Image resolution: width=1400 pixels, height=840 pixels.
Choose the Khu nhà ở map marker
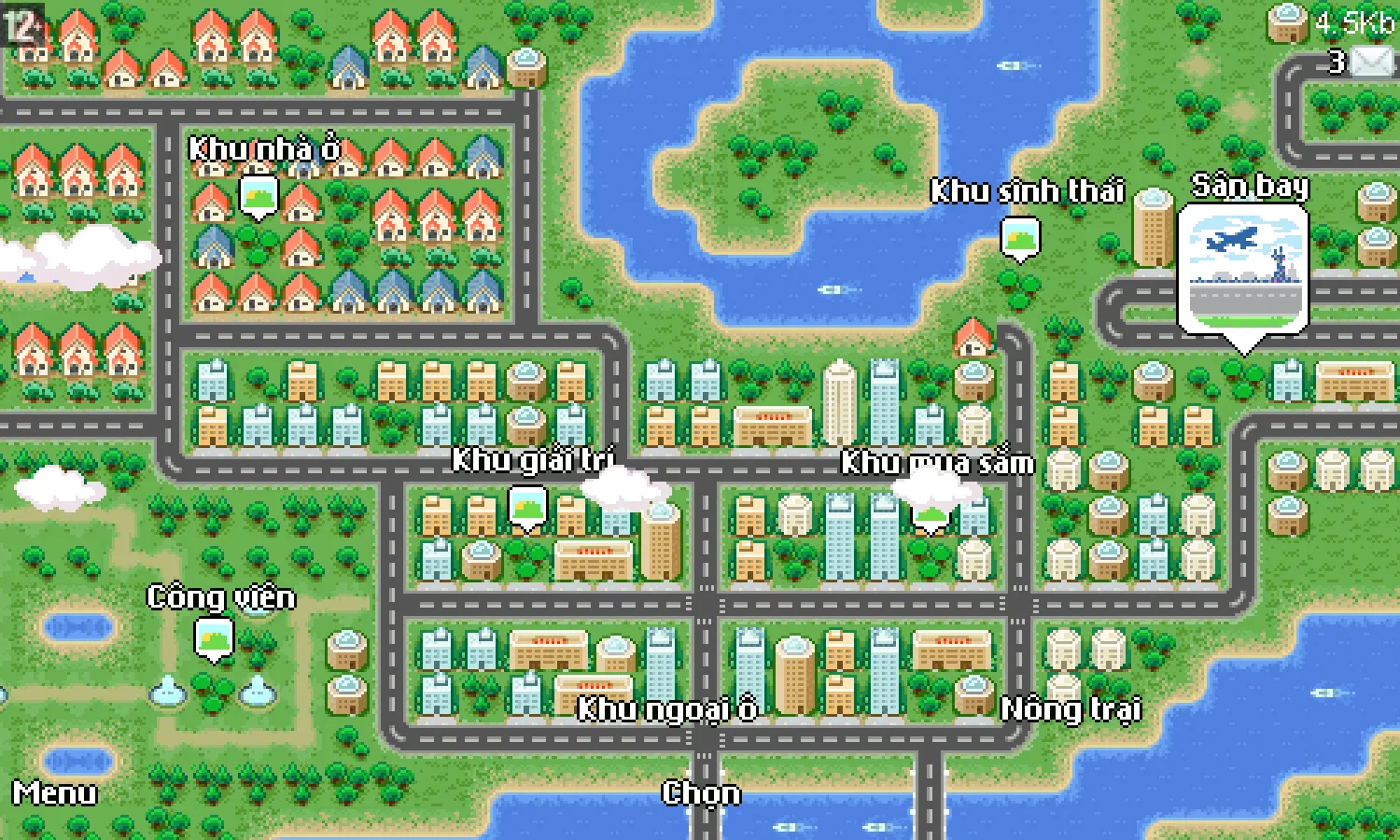[x=259, y=196]
